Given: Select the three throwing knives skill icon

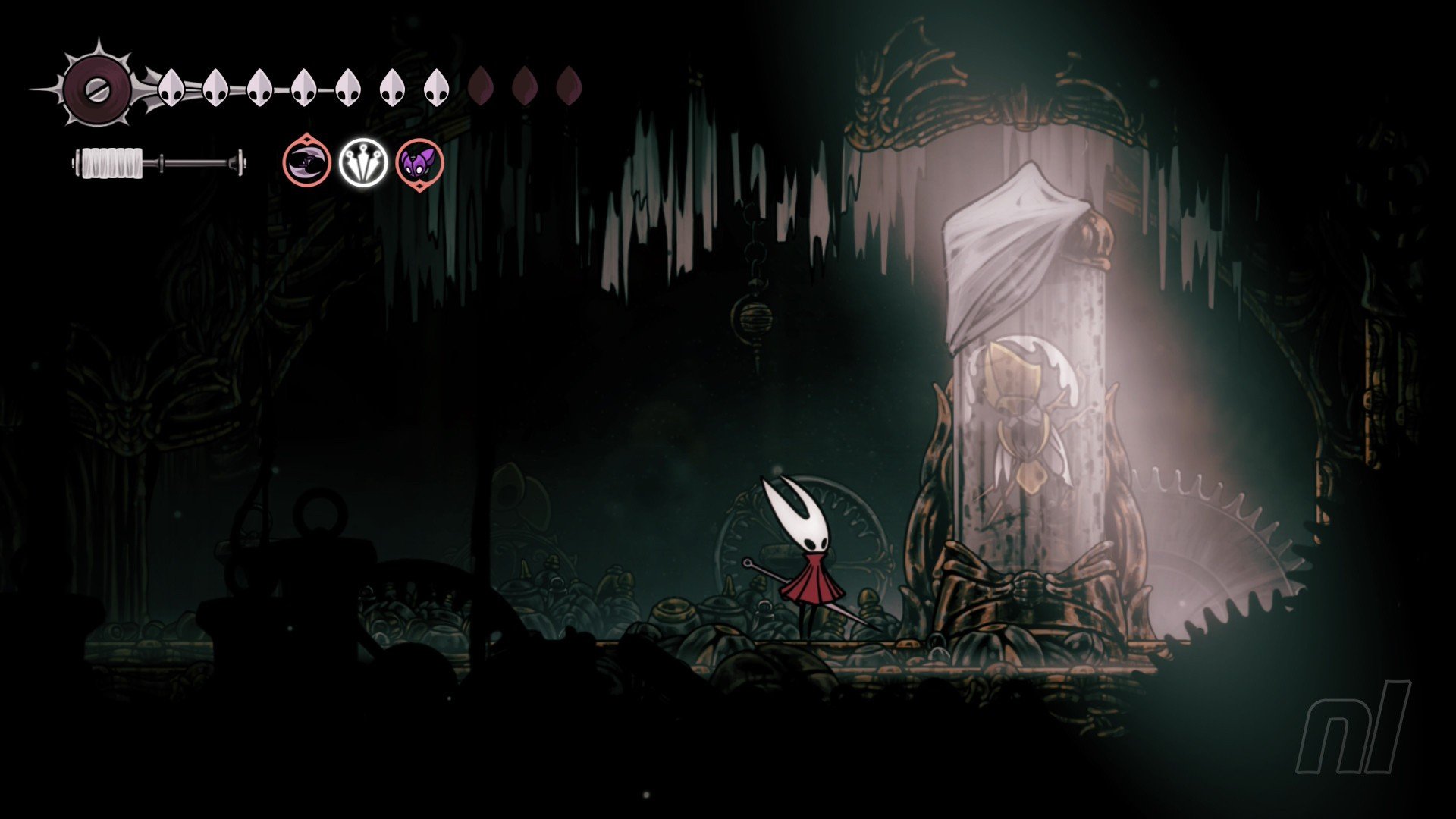Looking at the screenshot, I should click(x=363, y=162).
